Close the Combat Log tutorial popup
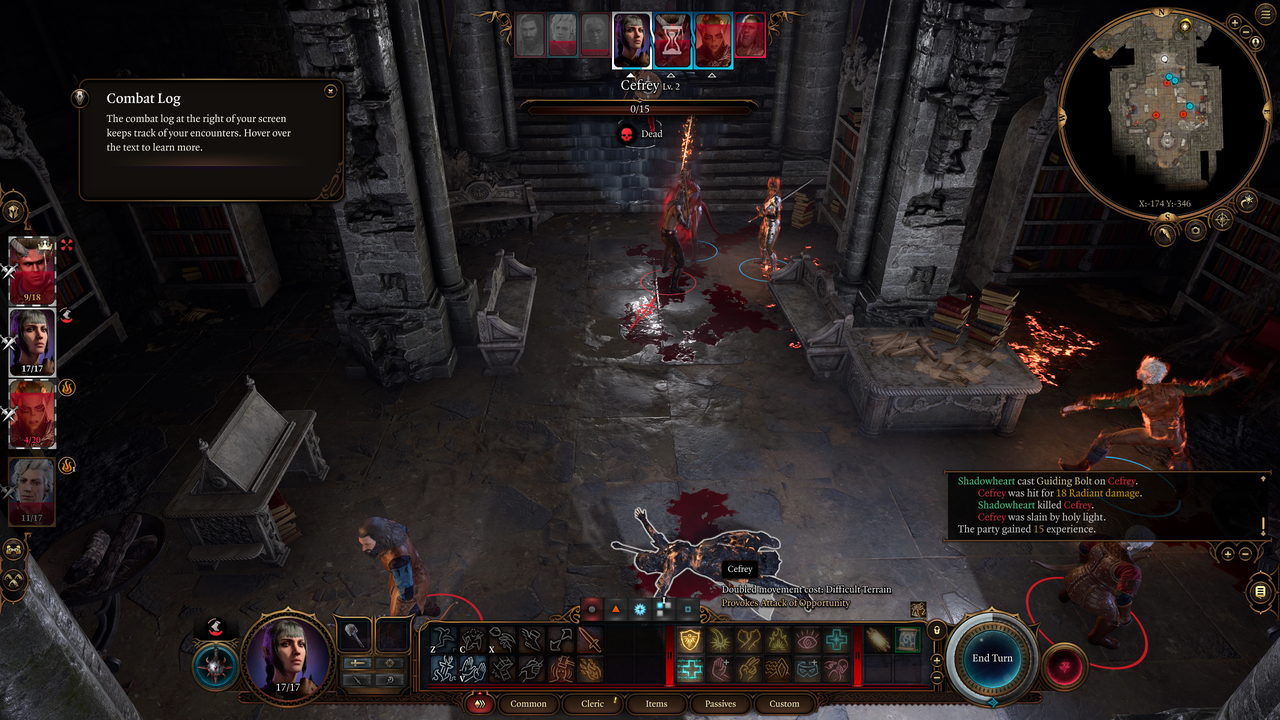1280x720 pixels. [x=330, y=91]
